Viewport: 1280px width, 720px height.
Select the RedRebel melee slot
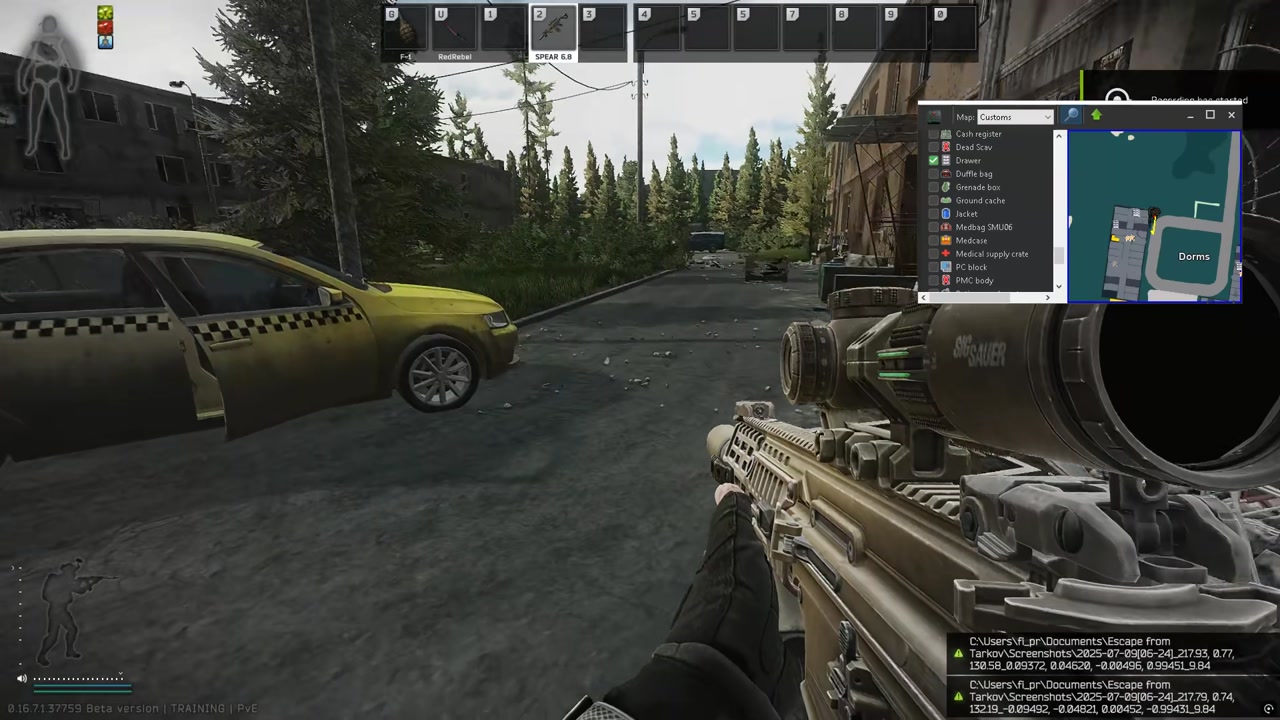[454, 32]
